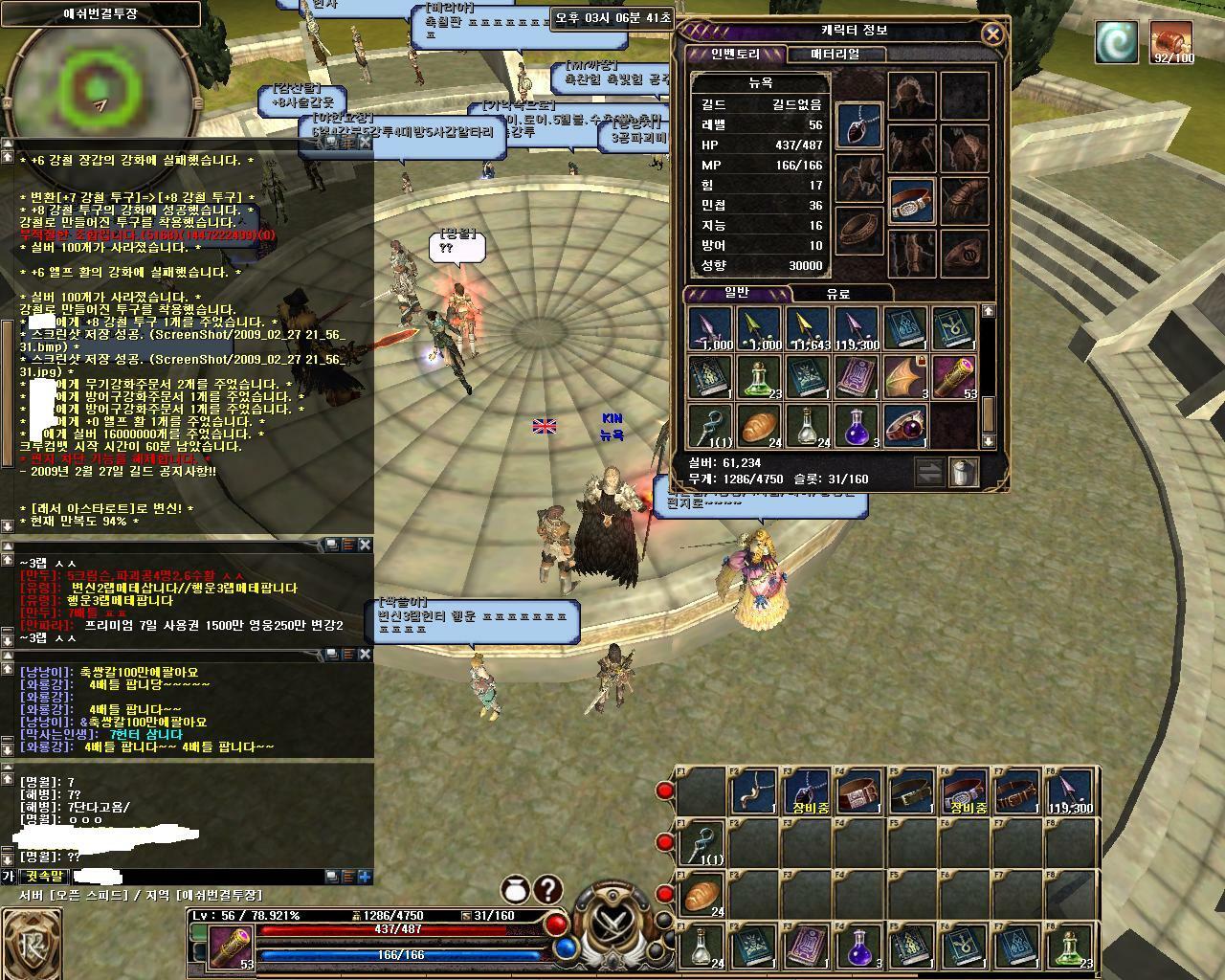
Task: Activate the arrow stack hotbar slot
Action: click(1072, 791)
